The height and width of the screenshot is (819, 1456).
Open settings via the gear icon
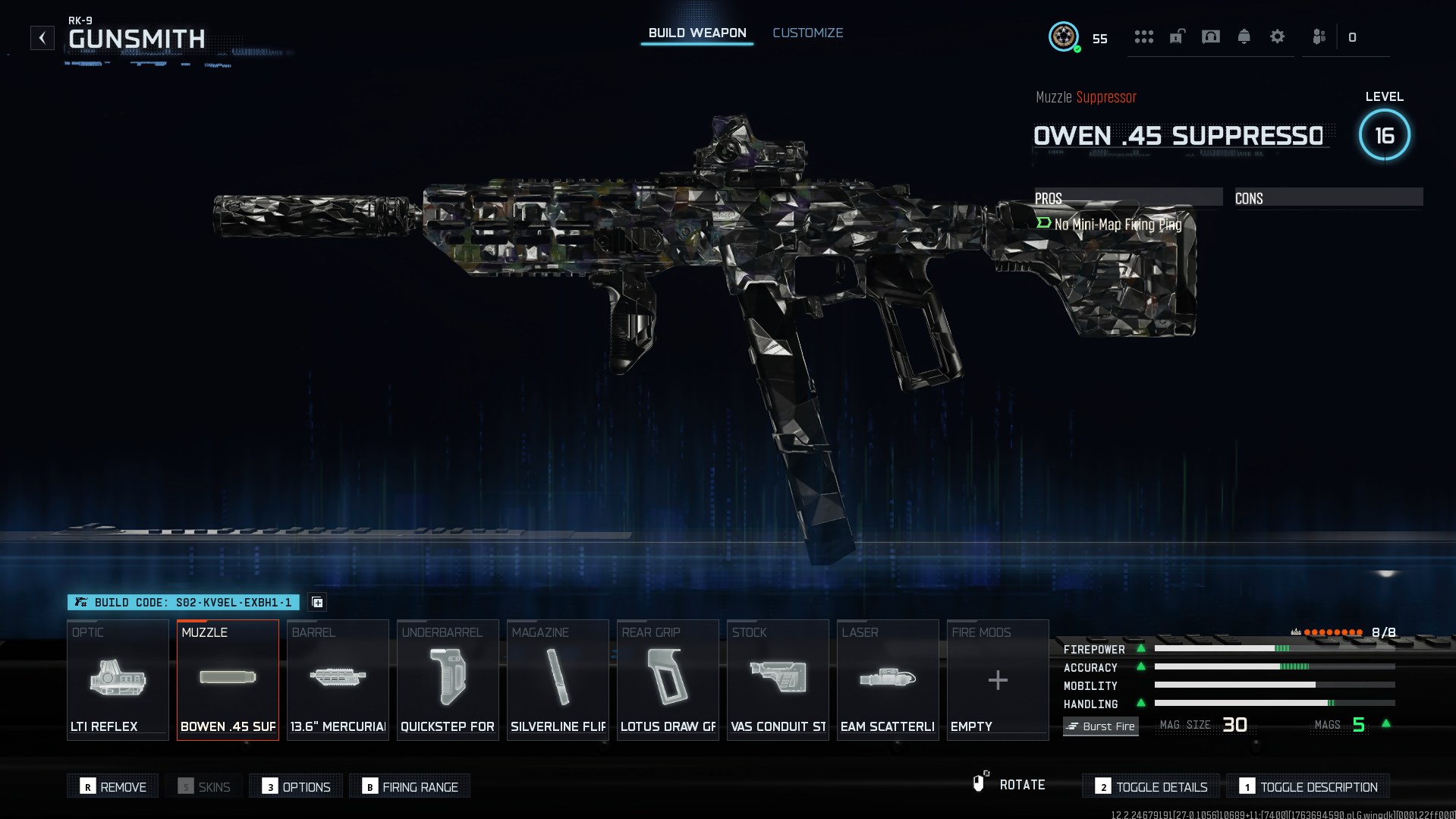click(x=1277, y=36)
